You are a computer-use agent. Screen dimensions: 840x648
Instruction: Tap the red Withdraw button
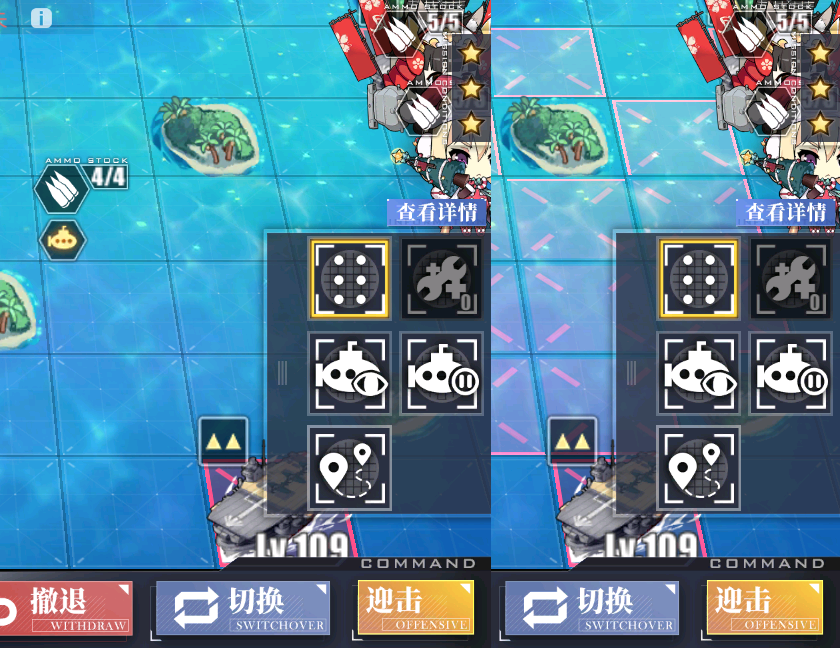pyautogui.click(x=68, y=608)
